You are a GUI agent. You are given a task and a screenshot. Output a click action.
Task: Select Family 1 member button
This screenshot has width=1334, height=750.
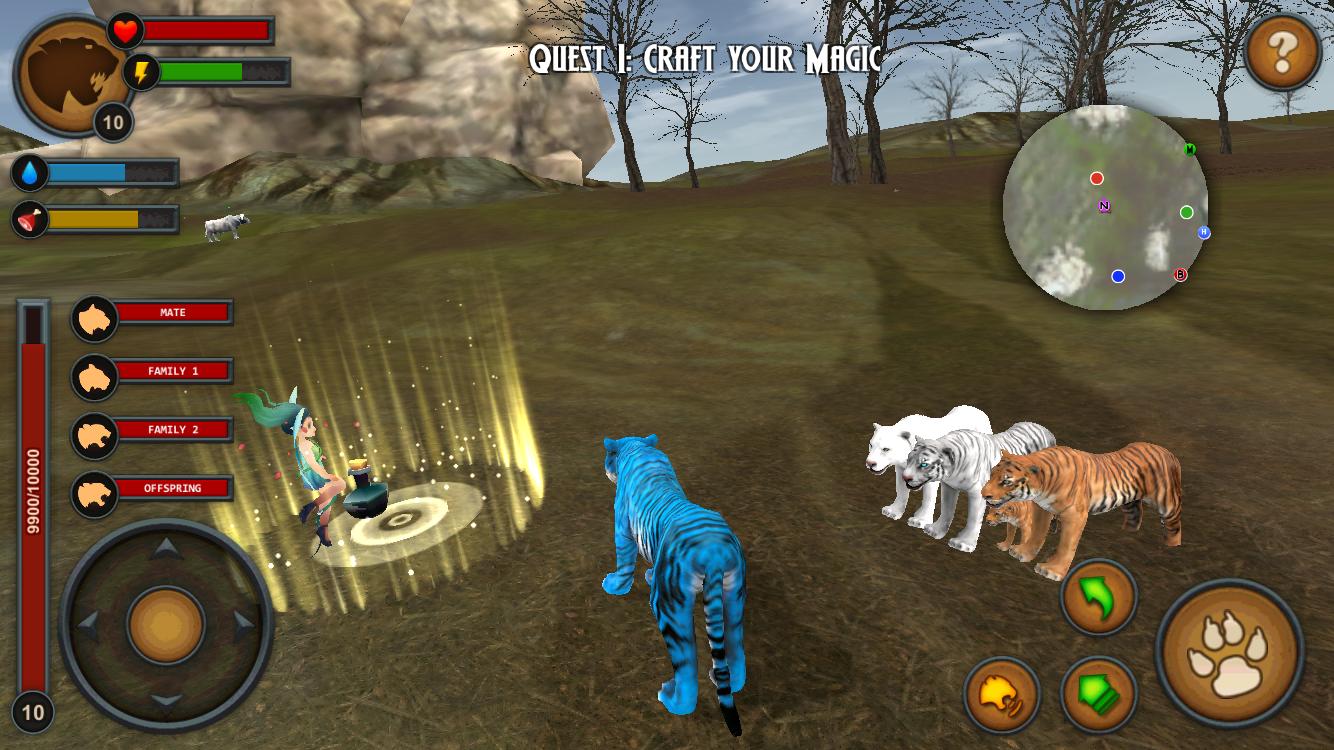pyautogui.click(x=153, y=372)
